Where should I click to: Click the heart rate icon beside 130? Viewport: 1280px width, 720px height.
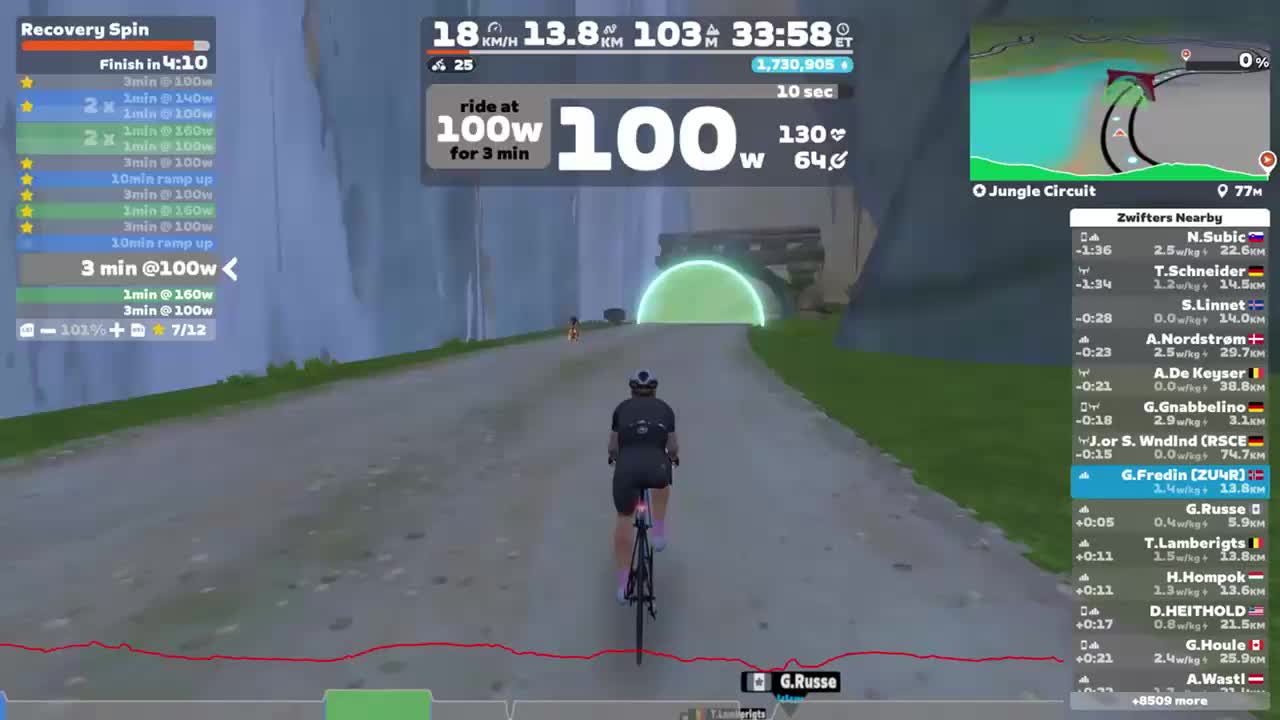pyautogui.click(x=839, y=132)
